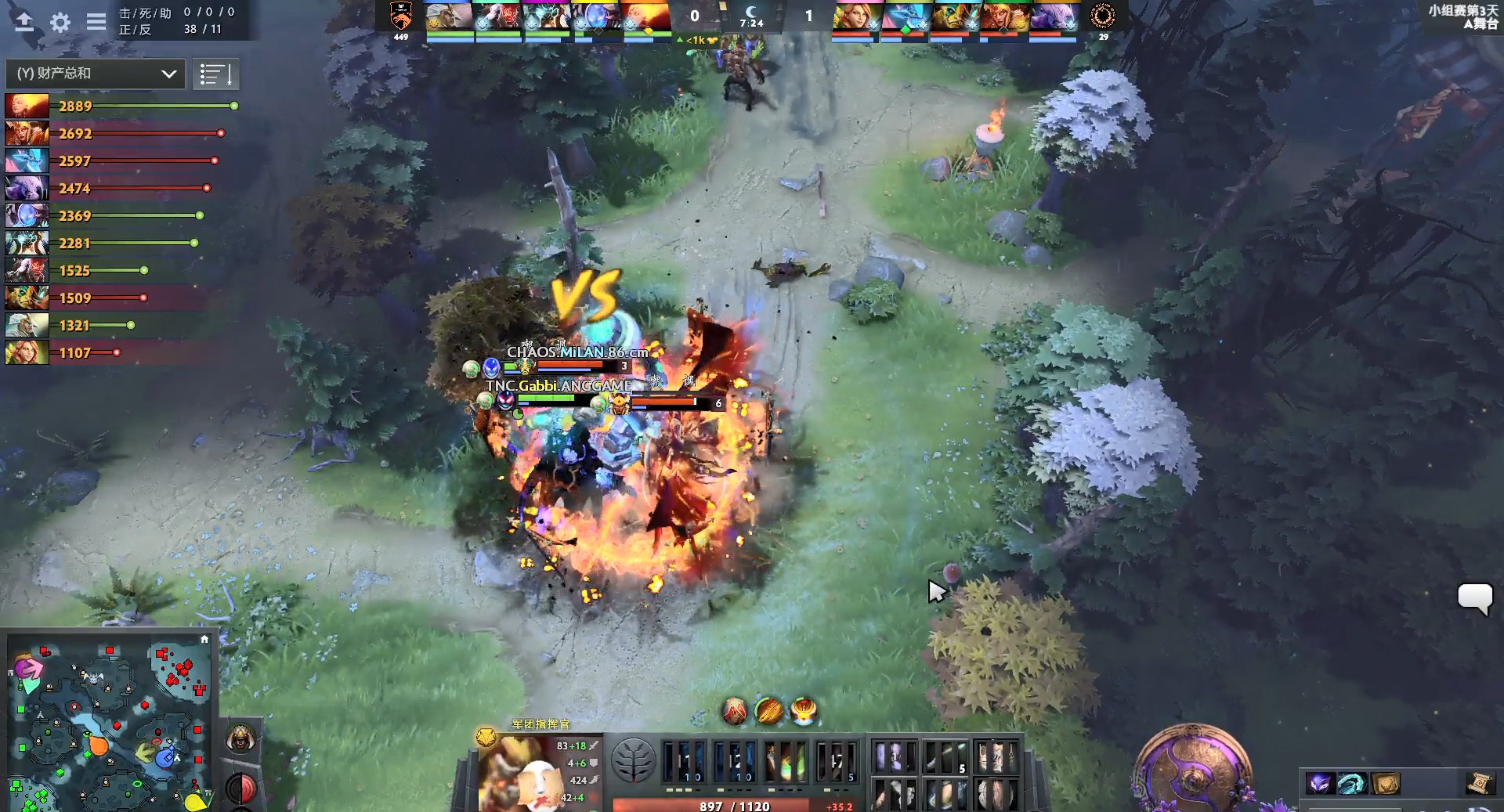Click the top hero portrait with 2889 net worth
The image size is (1504, 812).
click(26, 104)
